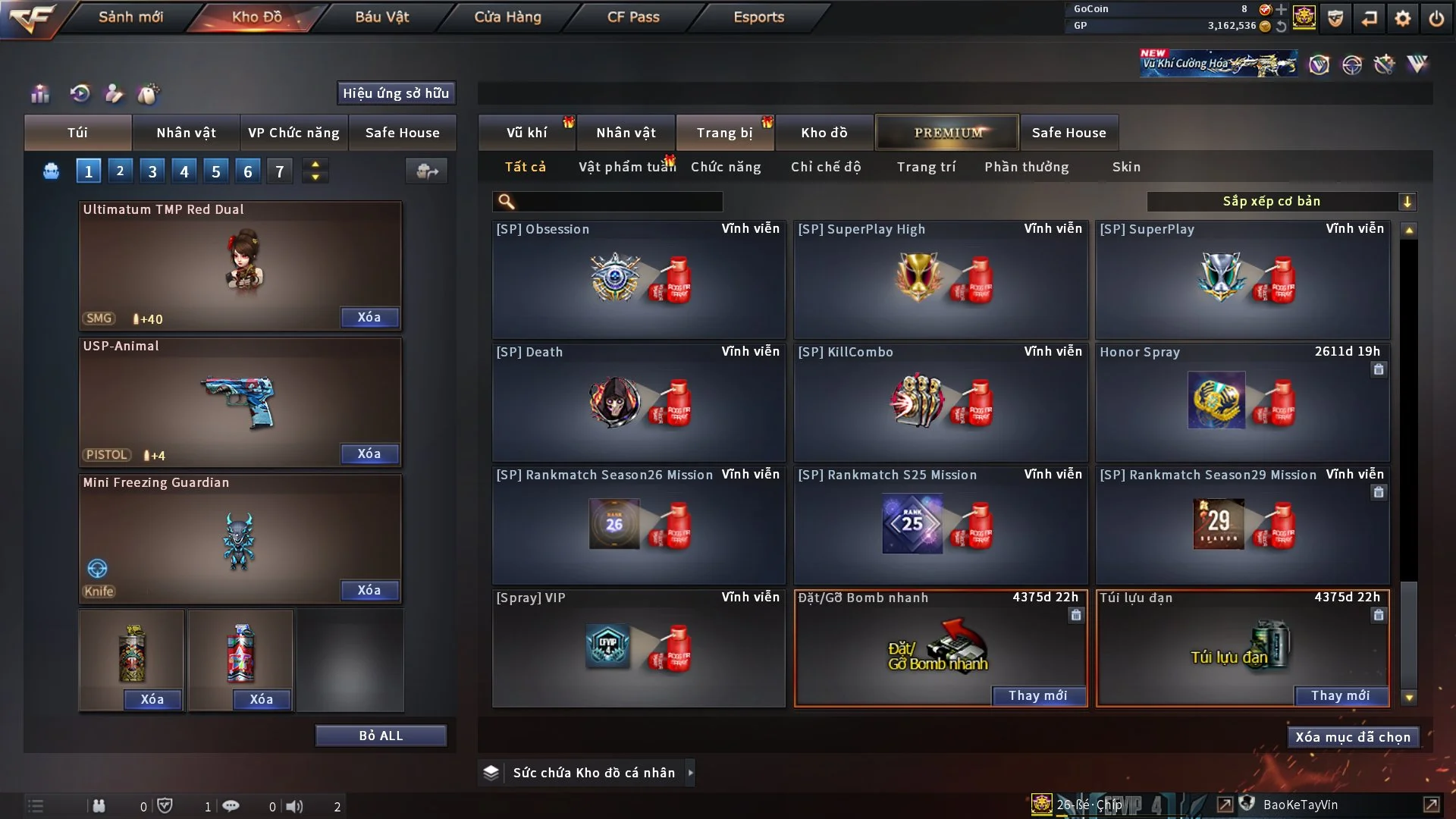Renew the Túi lựu đạn item
Screen dimensions: 1456x819
pyautogui.click(x=1340, y=695)
